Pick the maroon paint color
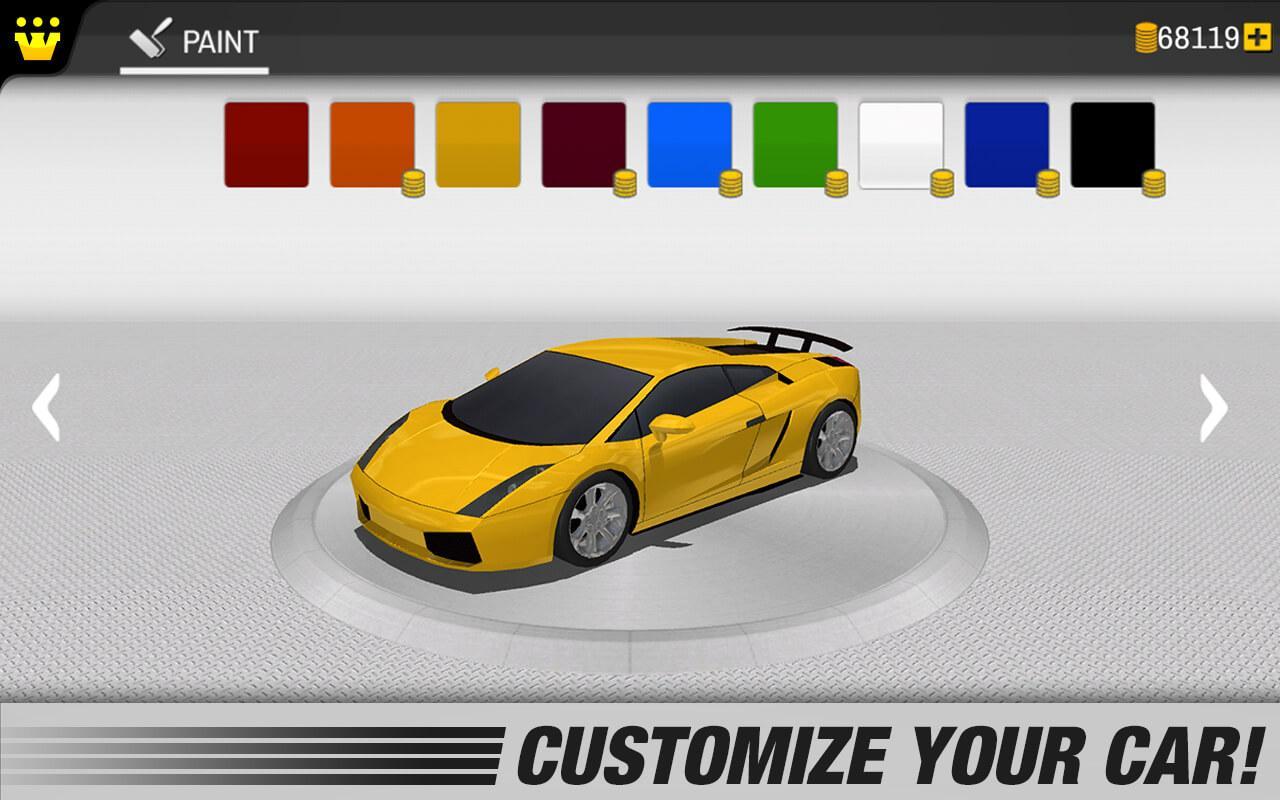Image resolution: width=1280 pixels, height=800 pixels. click(585, 145)
